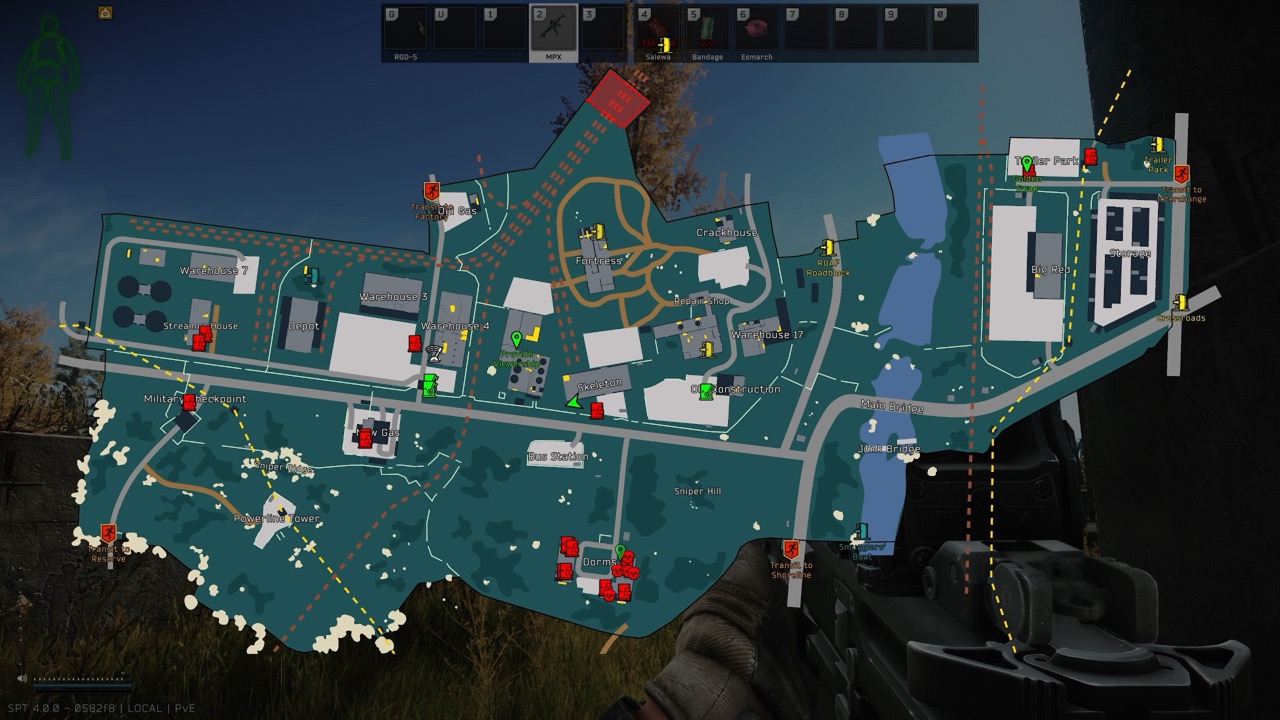Viewport: 1280px width, 720px height.
Task: Click the red marker at New Gas
Action: 365,437
